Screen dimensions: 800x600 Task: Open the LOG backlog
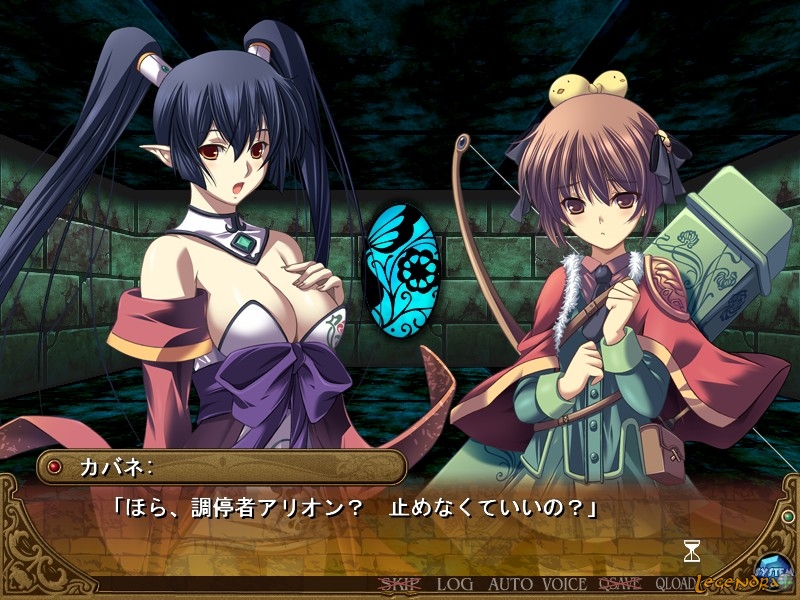455,584
